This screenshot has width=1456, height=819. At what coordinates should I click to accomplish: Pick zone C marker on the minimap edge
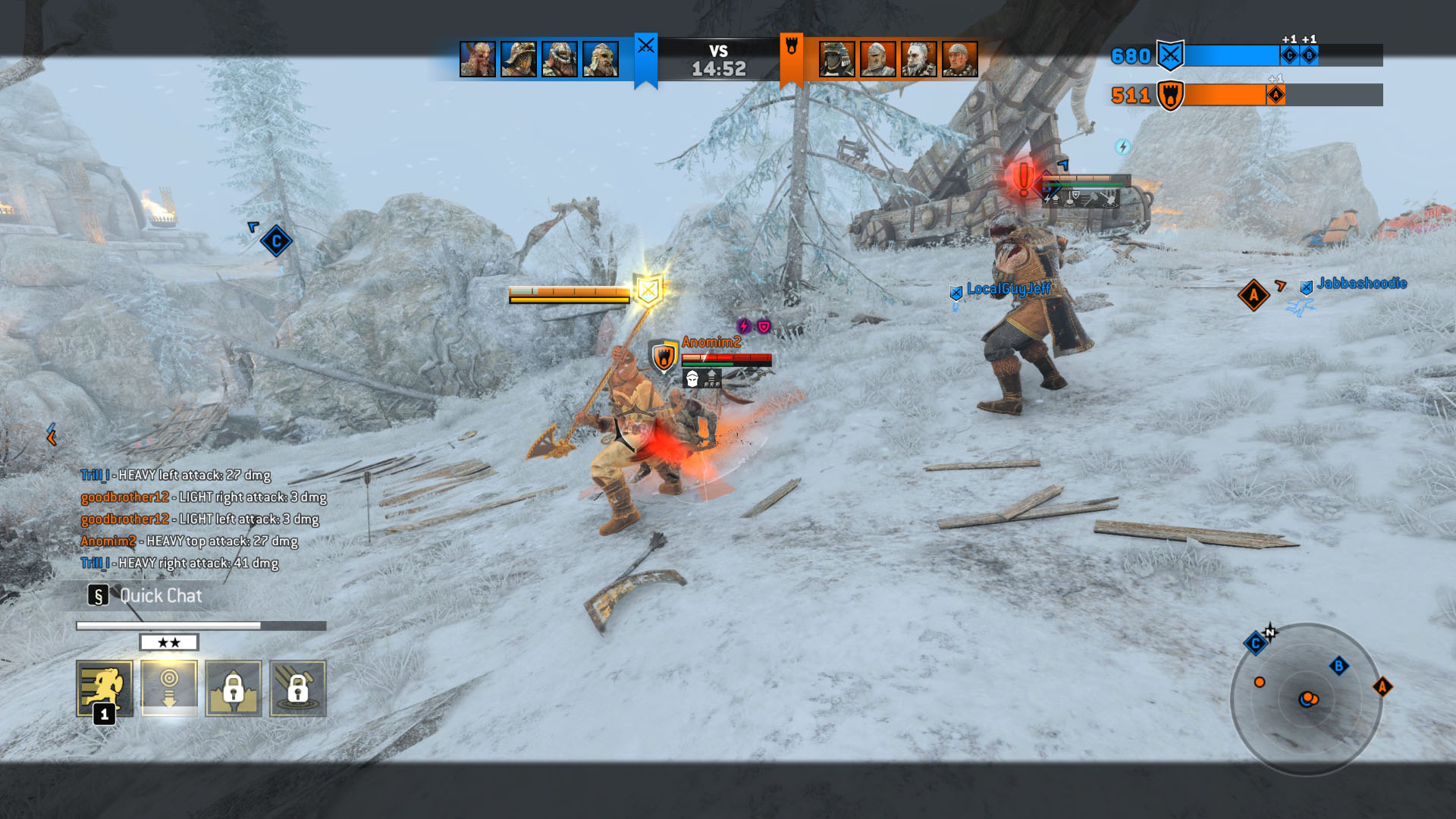click(x=1255, y=644)
